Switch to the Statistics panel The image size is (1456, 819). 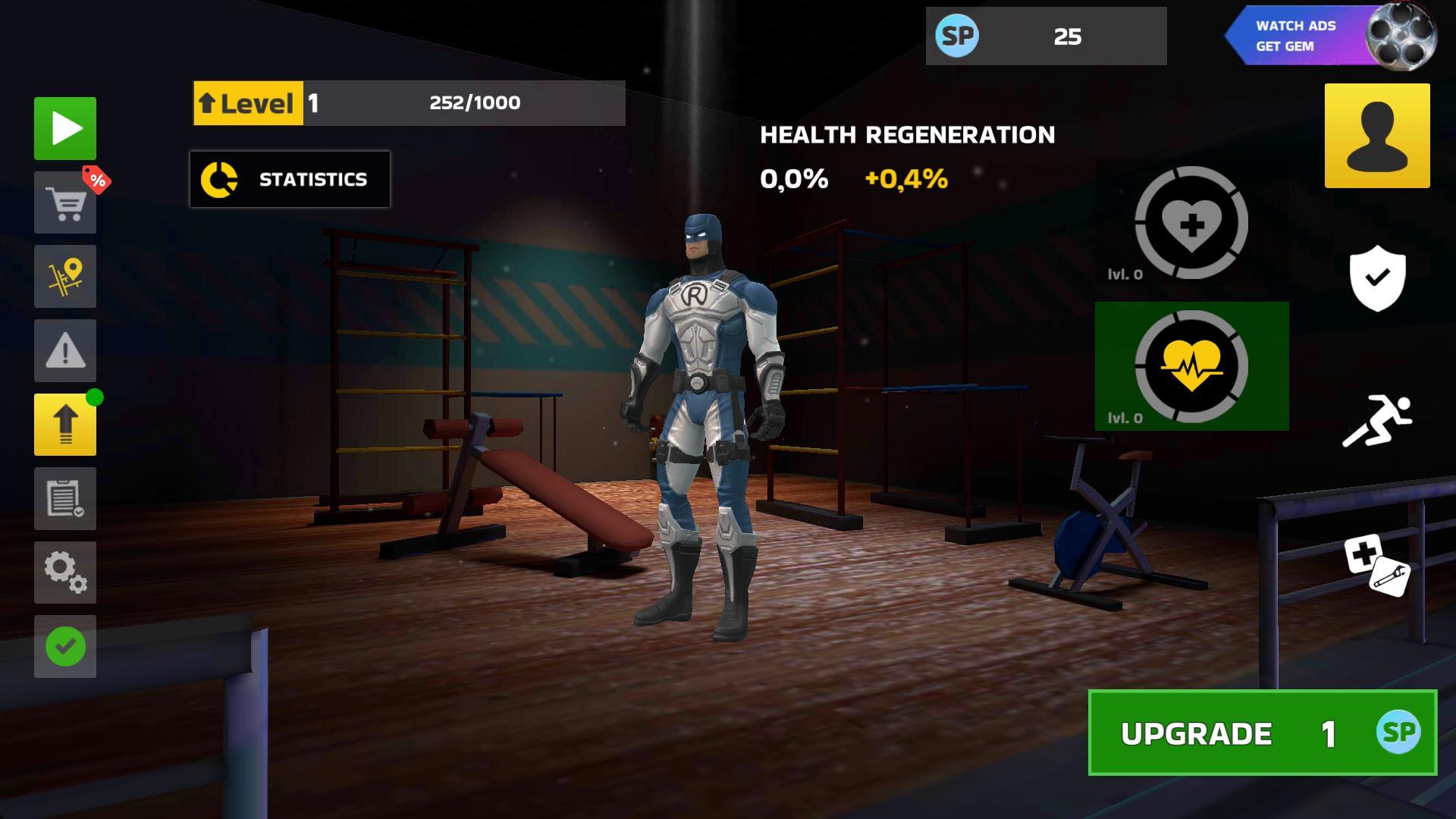(x=290, y=179)
